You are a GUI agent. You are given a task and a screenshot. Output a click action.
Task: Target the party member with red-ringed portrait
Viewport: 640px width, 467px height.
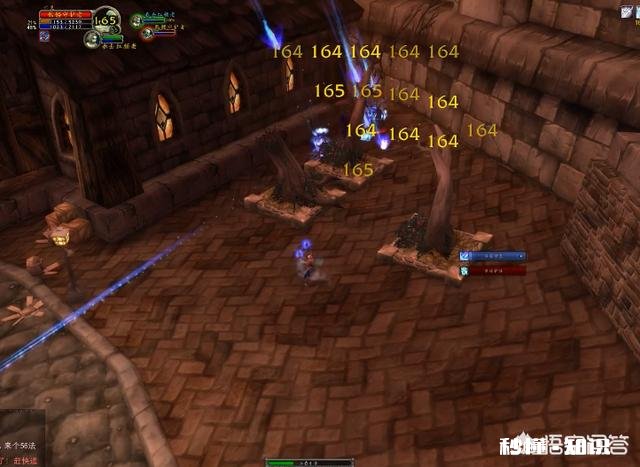[x=148, y=33]
